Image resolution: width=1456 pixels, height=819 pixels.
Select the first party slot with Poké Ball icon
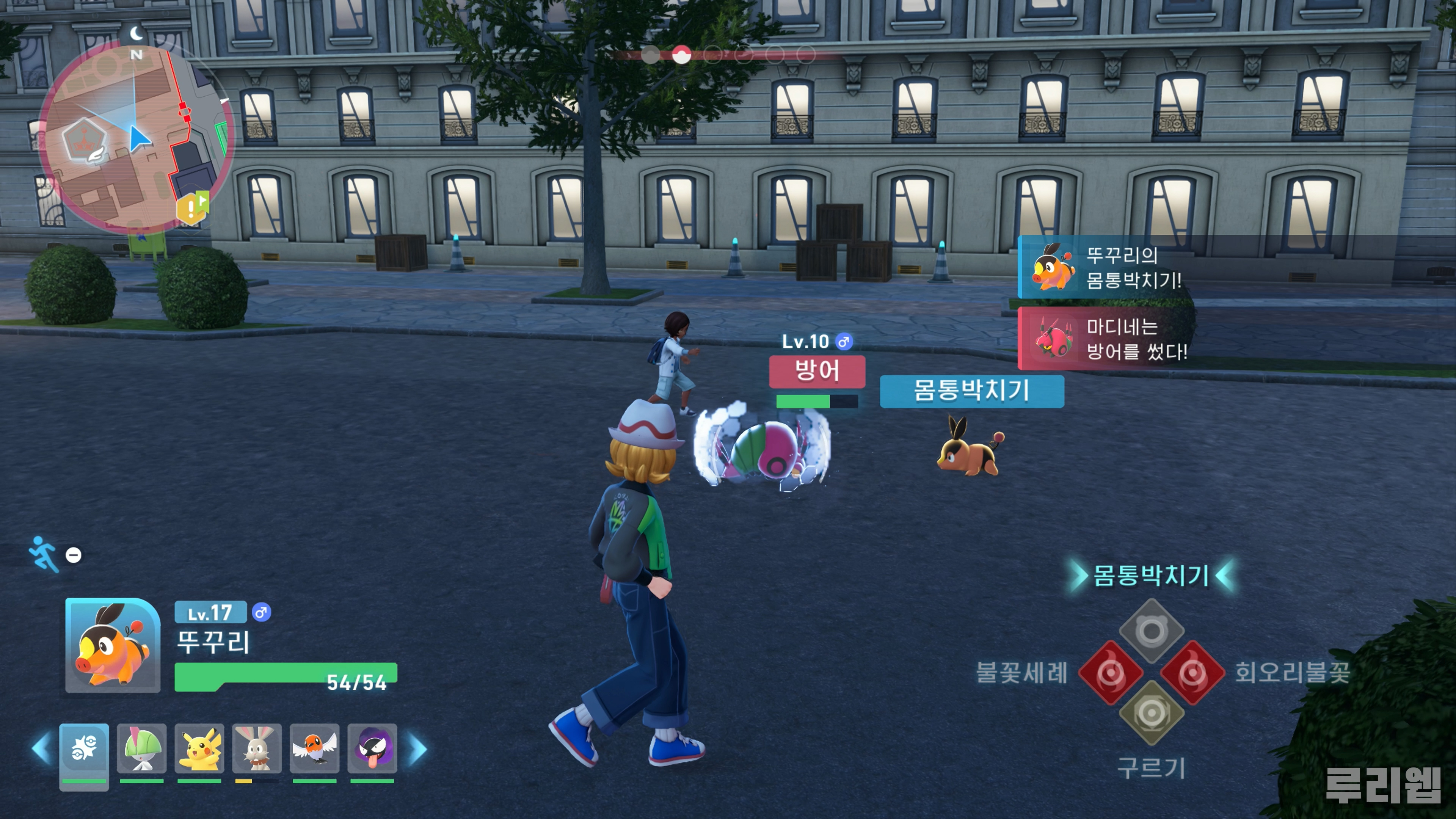[84, 748]
